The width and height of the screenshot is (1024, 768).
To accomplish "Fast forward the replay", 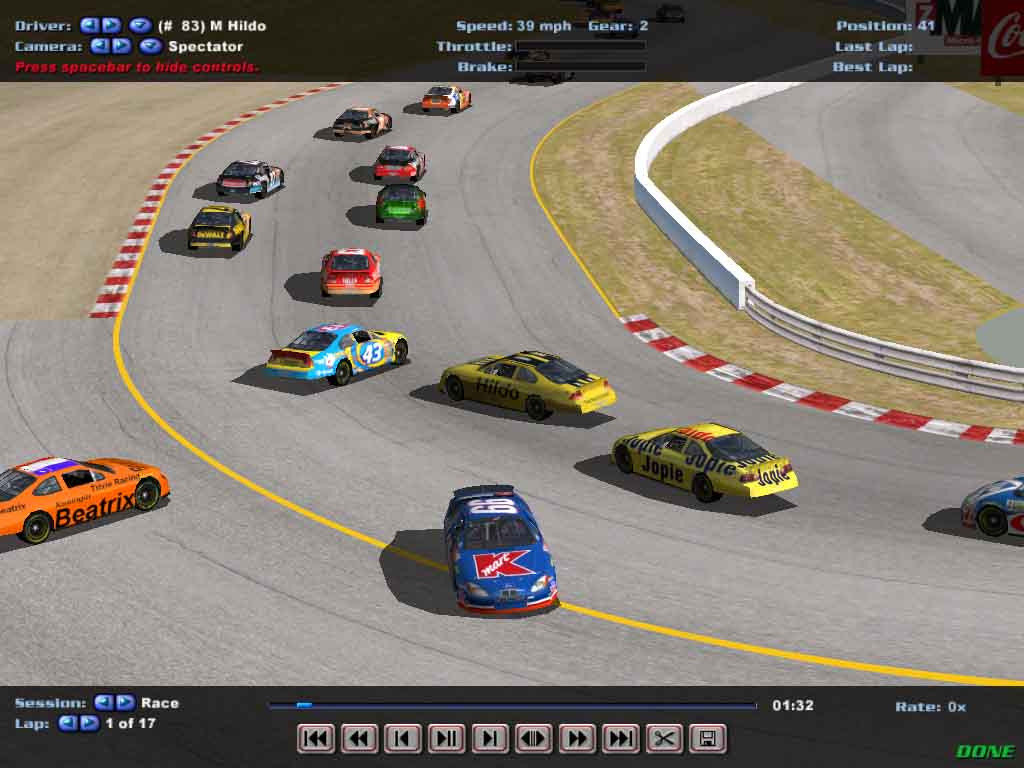I will tap(577, 739).
